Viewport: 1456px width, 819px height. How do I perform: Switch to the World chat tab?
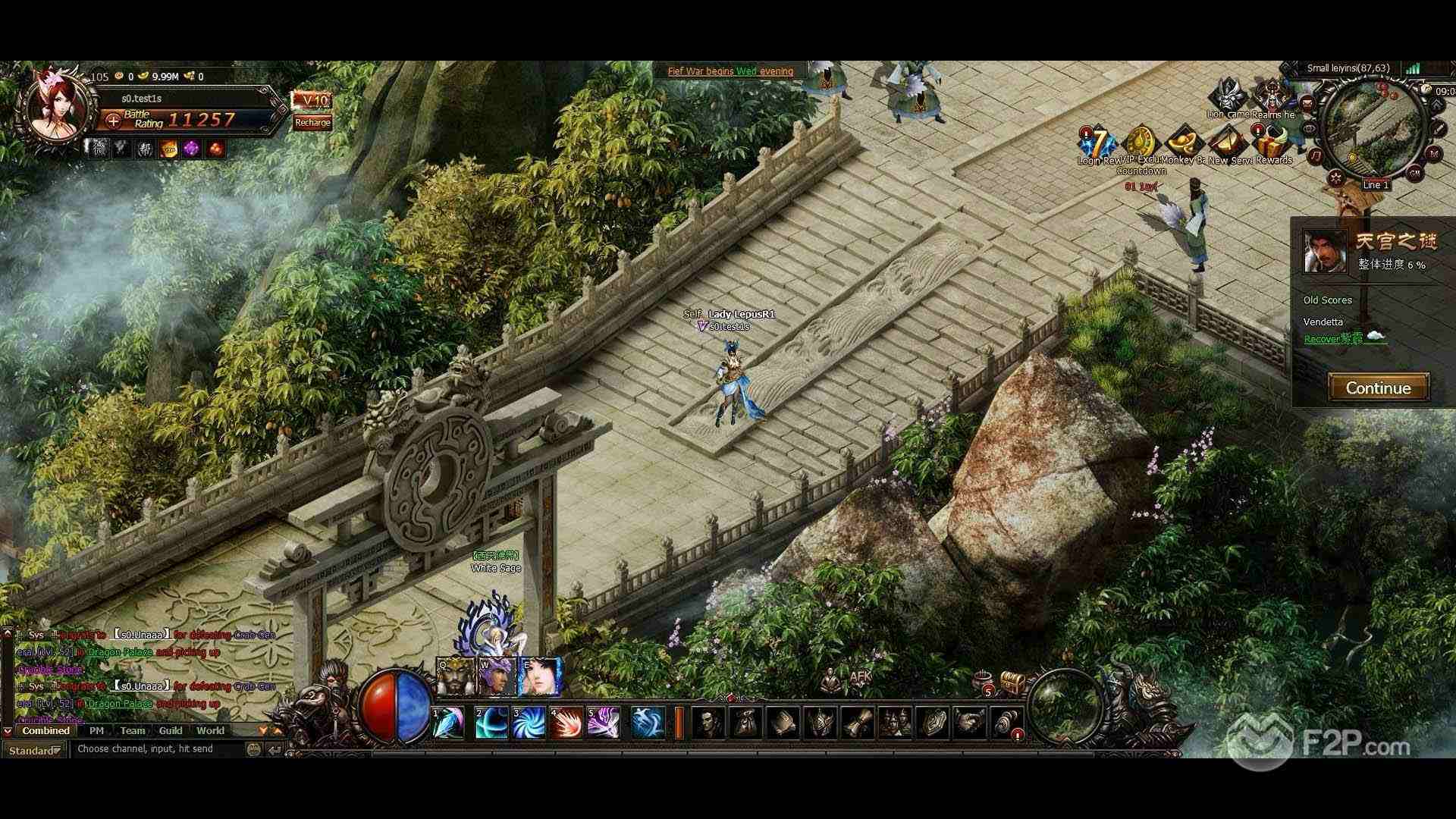pos(210,730)
